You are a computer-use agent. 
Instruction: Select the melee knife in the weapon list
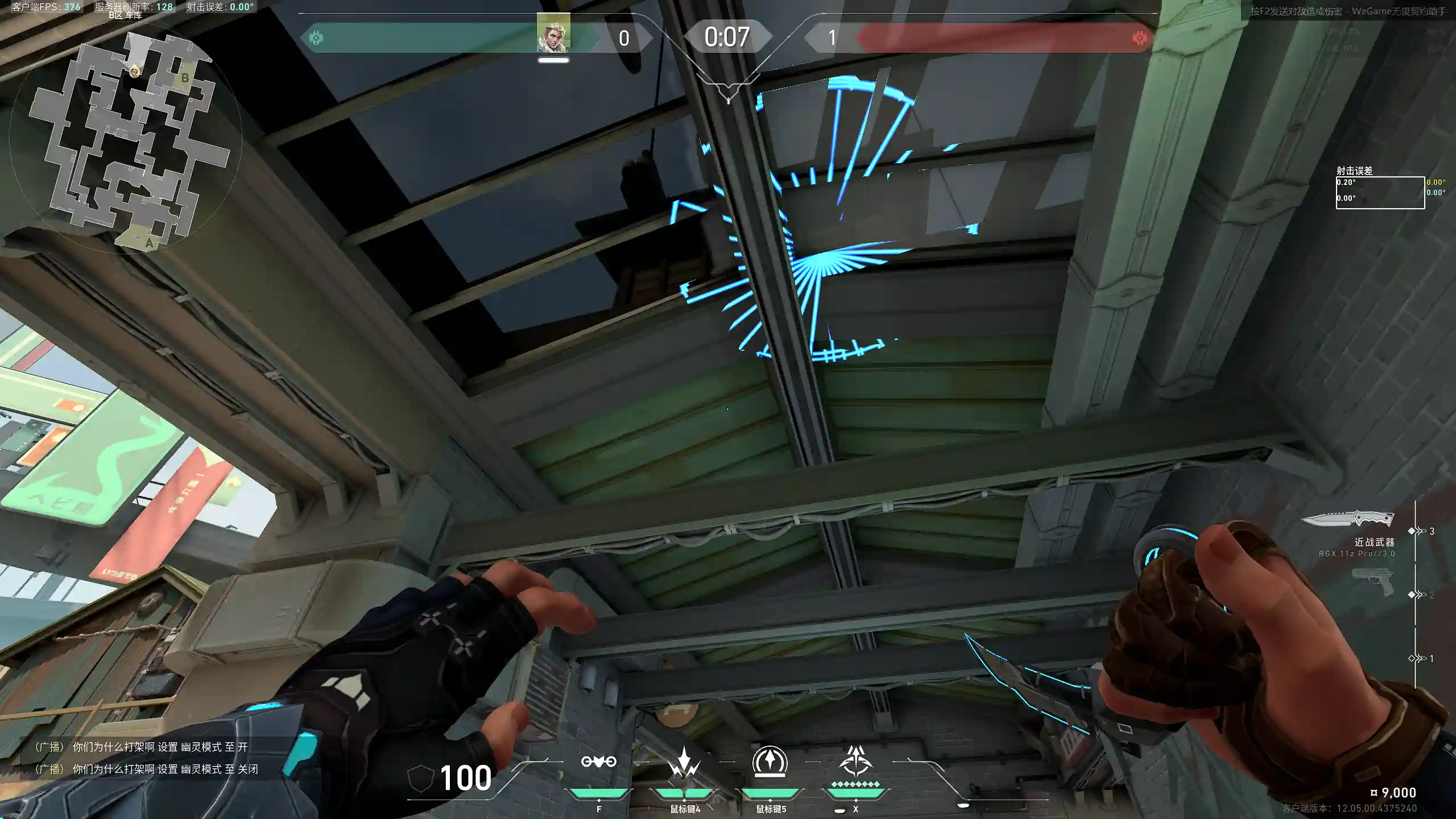click(1347, 519)
